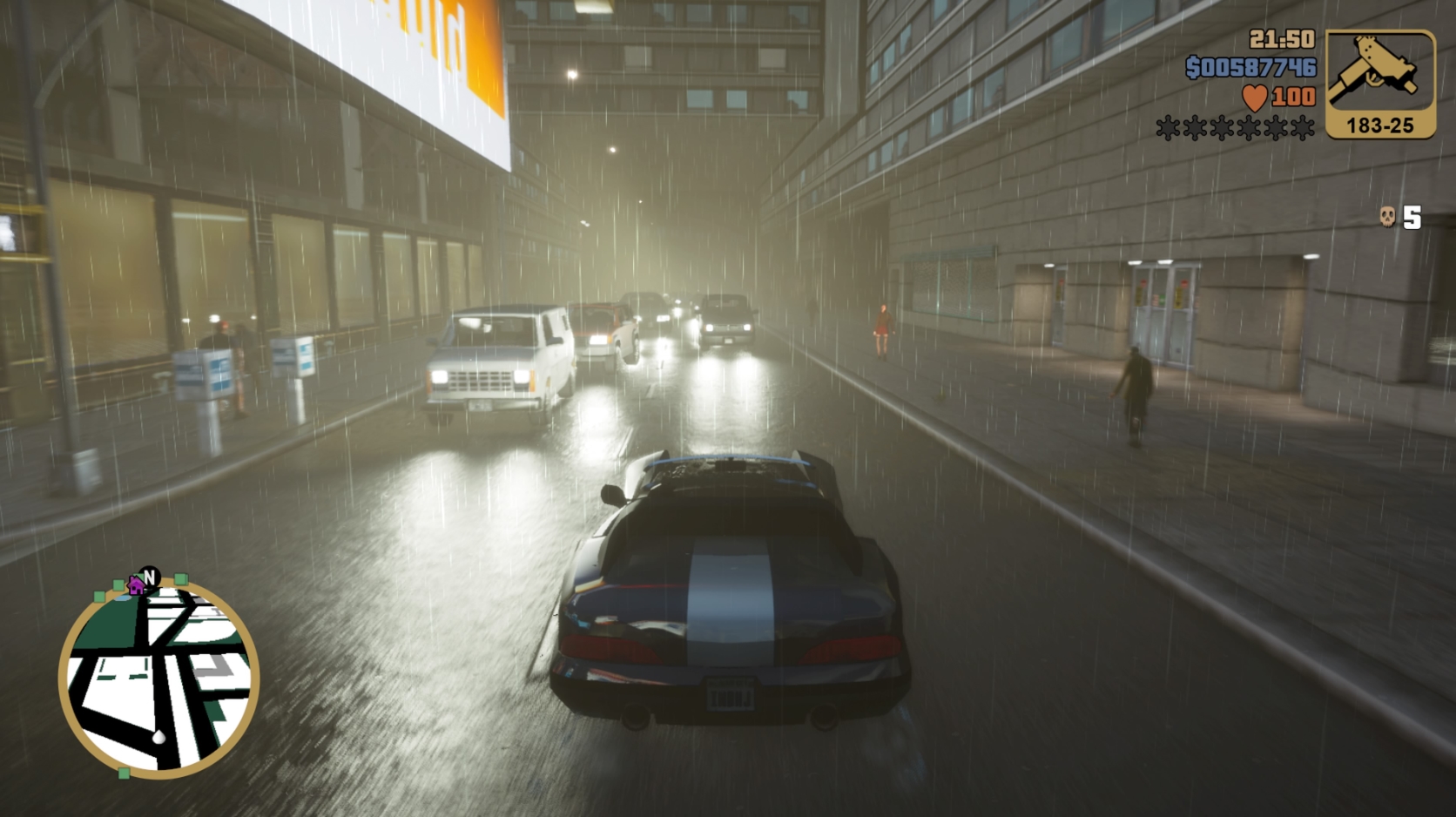Click the white player blip inside the minimap
1456x817 pixels.
coord(158,737)
